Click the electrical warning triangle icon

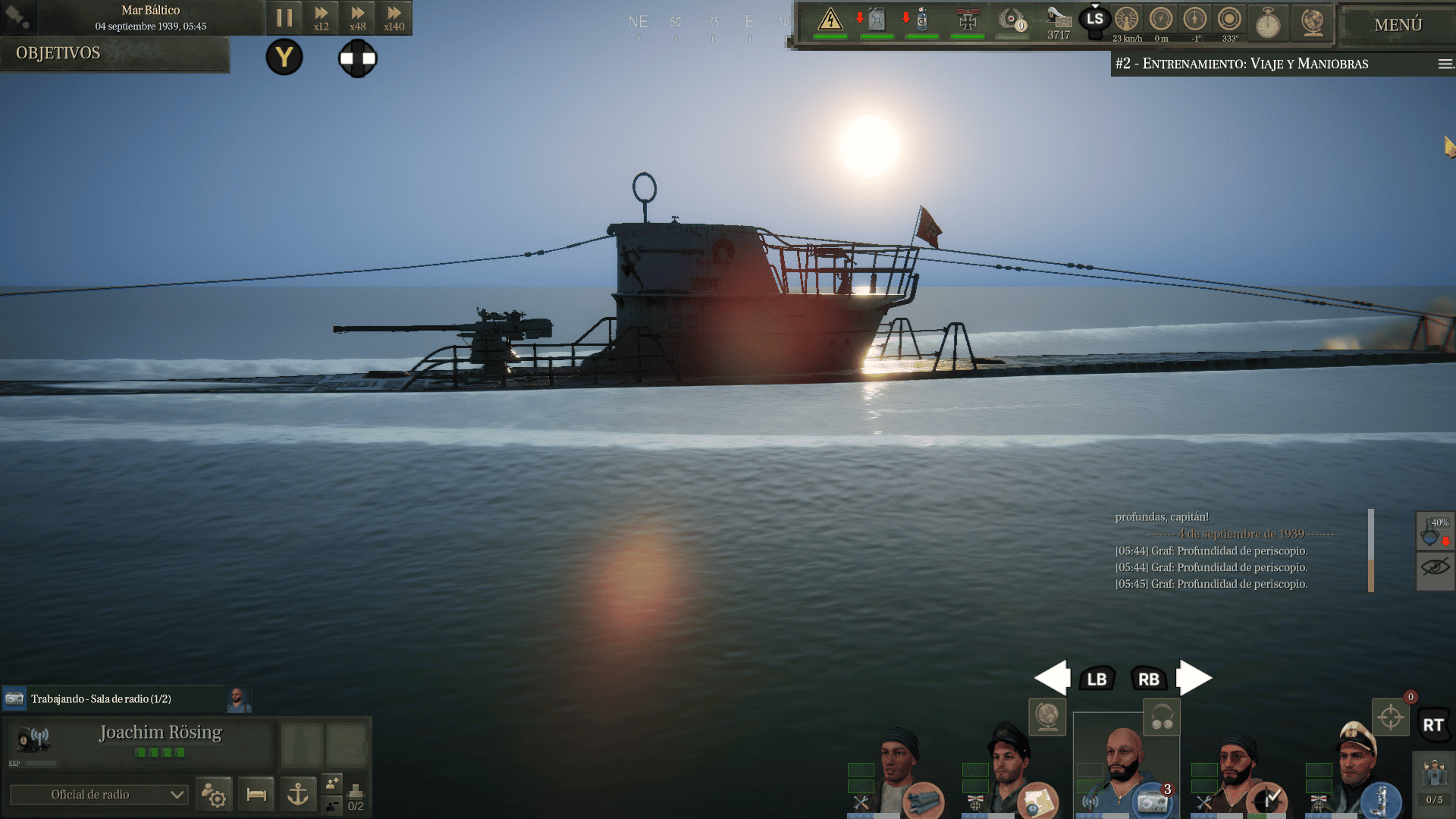(x=830, y=20)
